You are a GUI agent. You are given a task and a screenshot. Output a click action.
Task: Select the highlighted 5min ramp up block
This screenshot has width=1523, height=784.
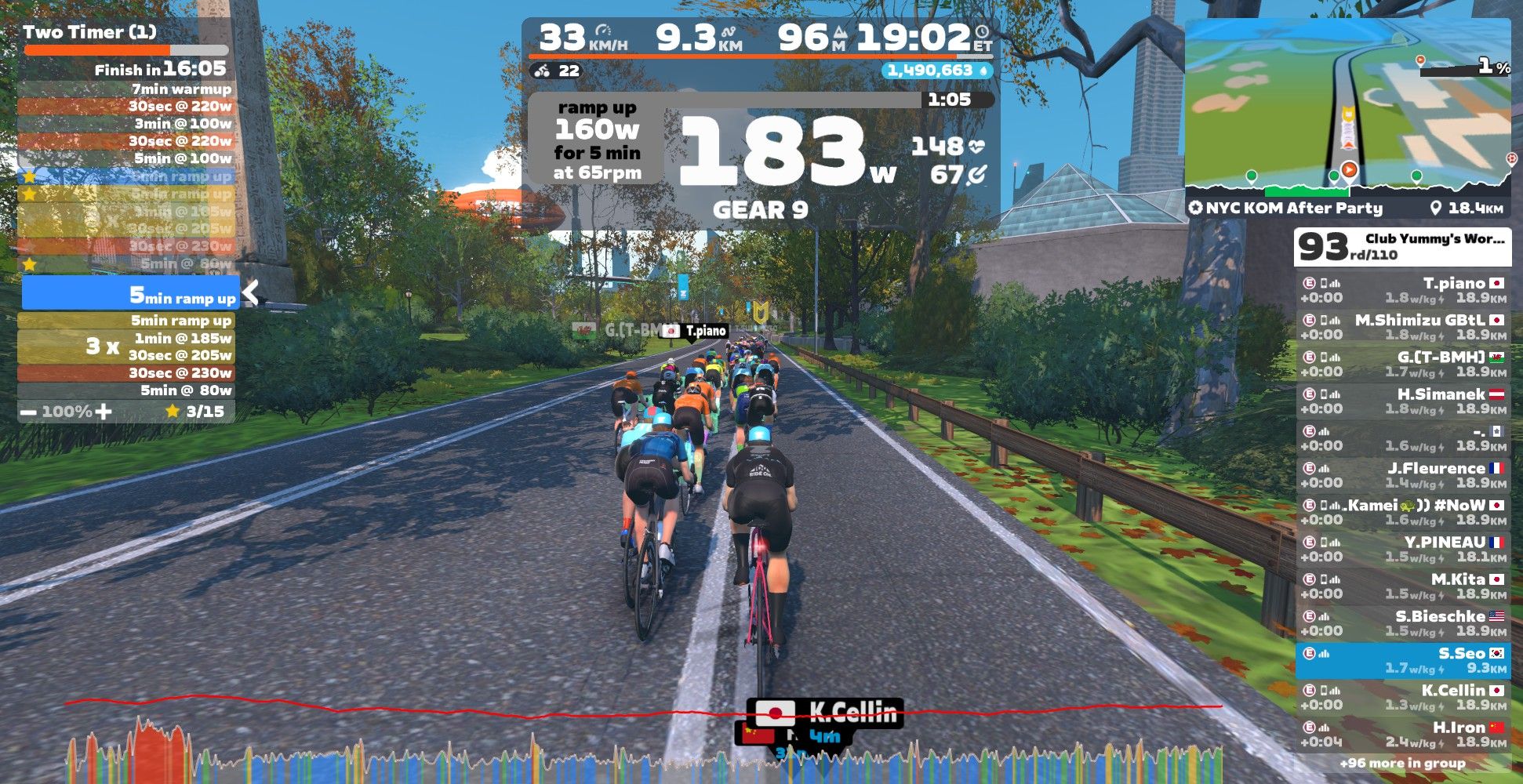click(x=130, y=293)
